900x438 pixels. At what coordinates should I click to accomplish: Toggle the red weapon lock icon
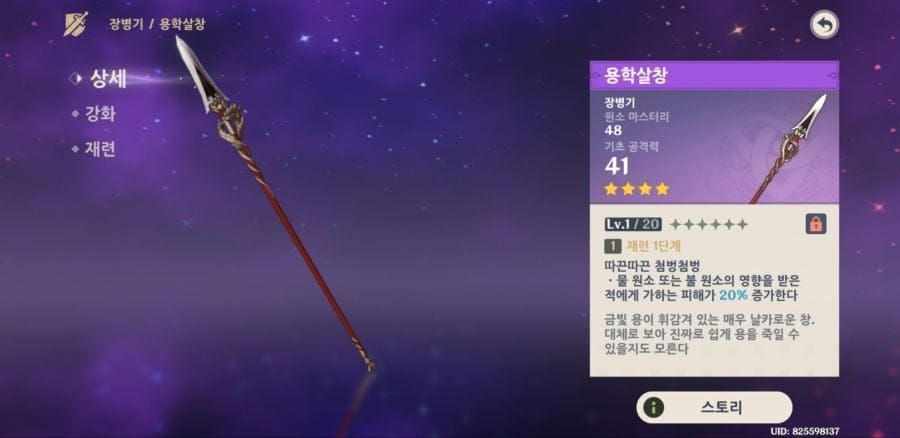point(814,224)
